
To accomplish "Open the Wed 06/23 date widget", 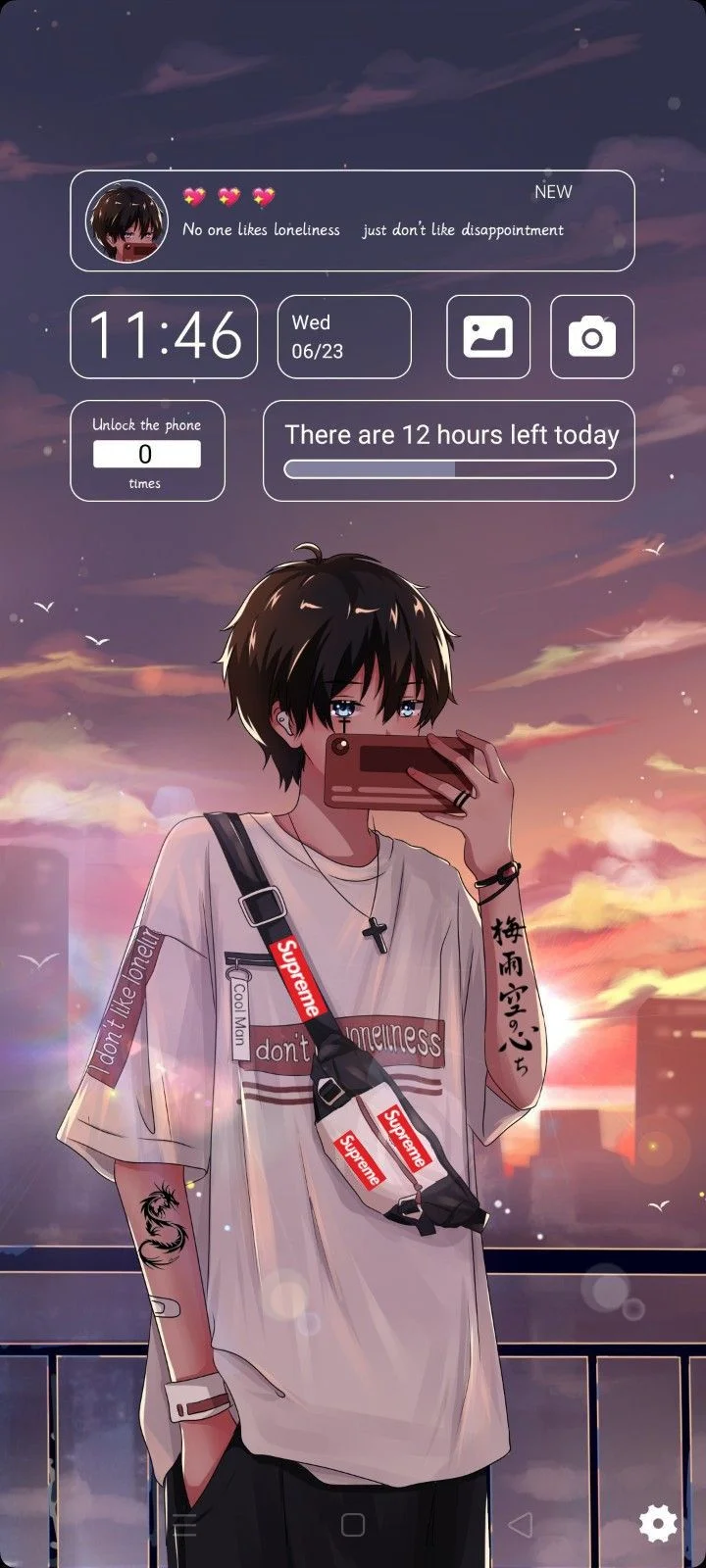I will click(x=344, y=336).
